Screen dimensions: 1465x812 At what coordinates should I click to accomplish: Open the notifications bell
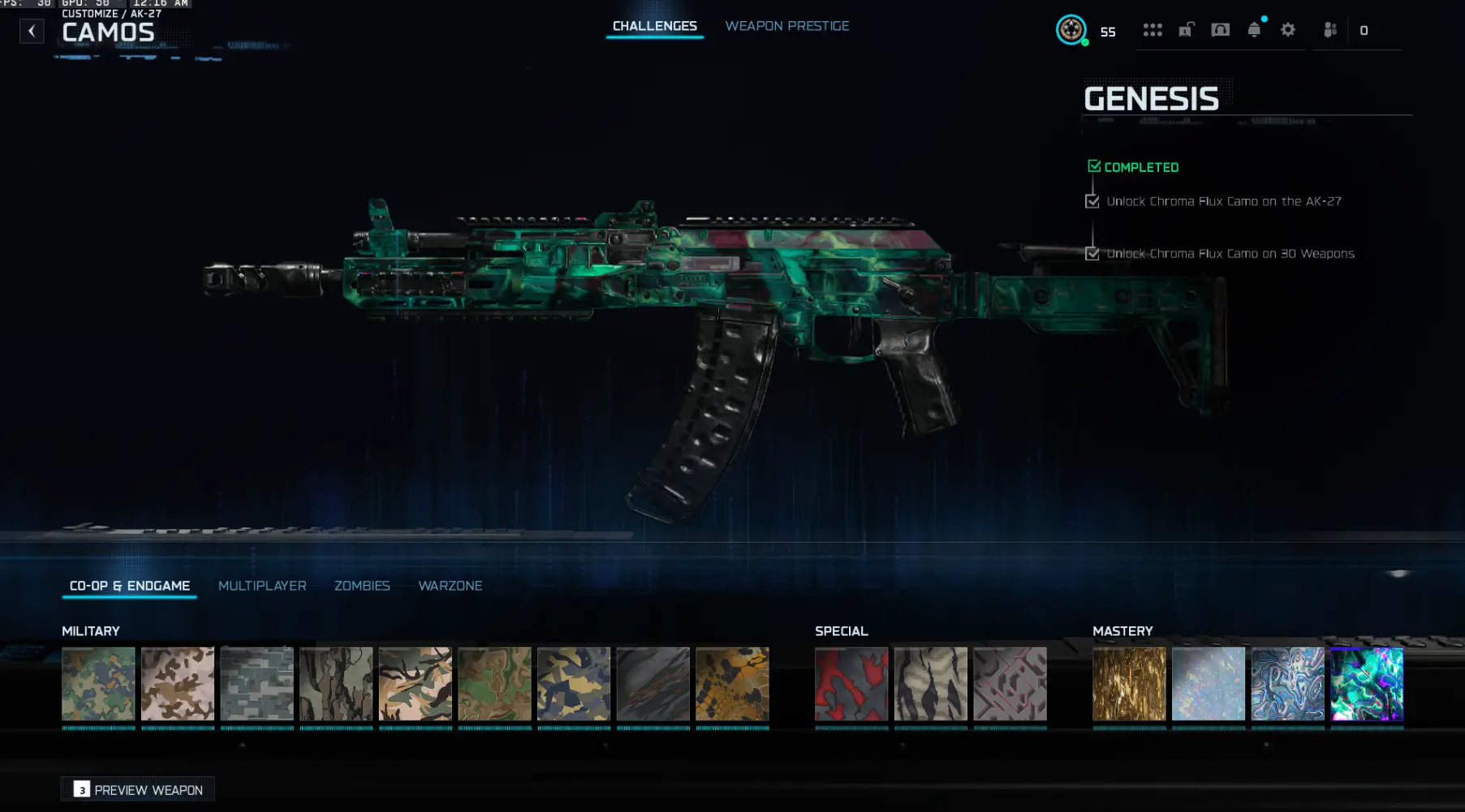[1254, 30]
